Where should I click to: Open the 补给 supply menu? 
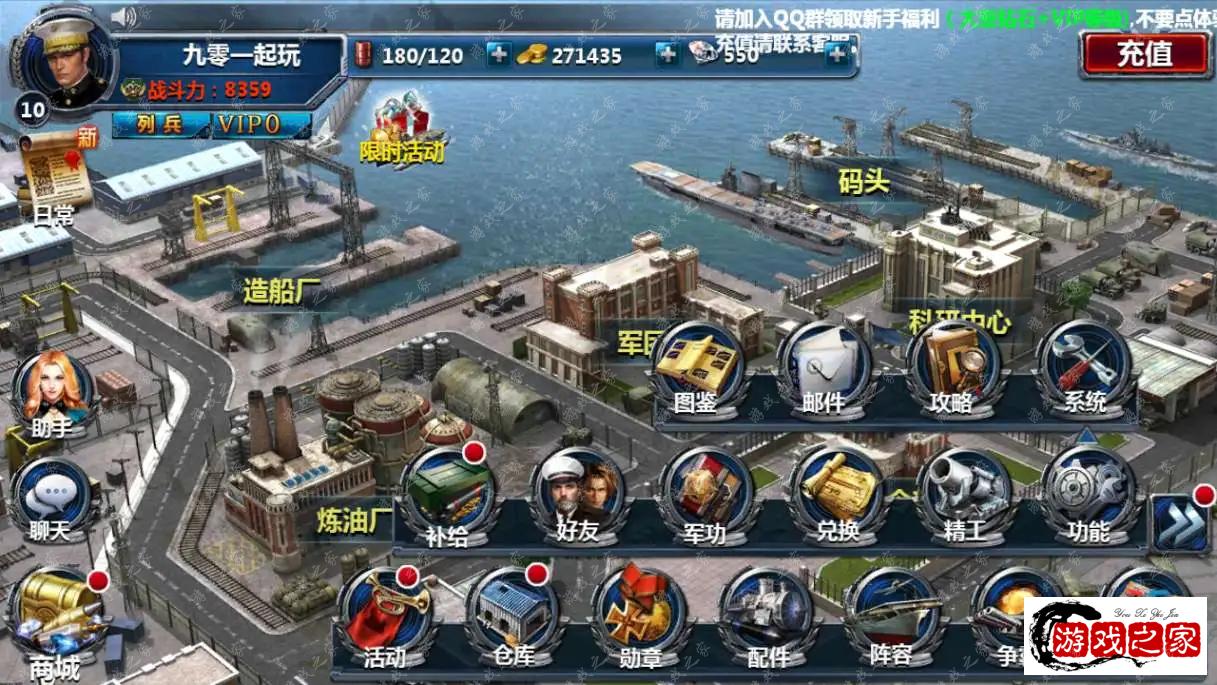click(447, 497)
